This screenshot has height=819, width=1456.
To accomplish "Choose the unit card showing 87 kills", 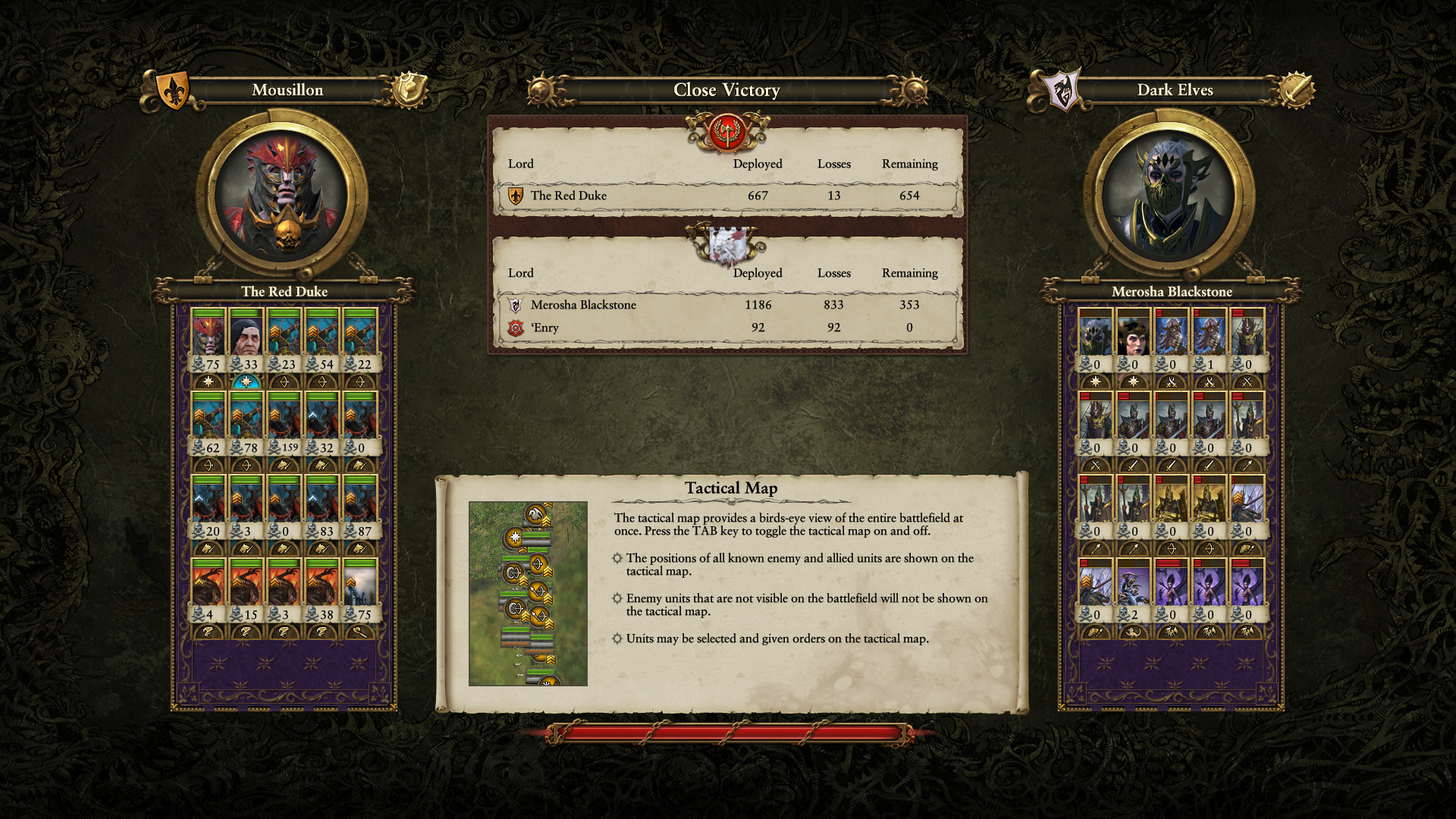I will click(x=360, y=507).
